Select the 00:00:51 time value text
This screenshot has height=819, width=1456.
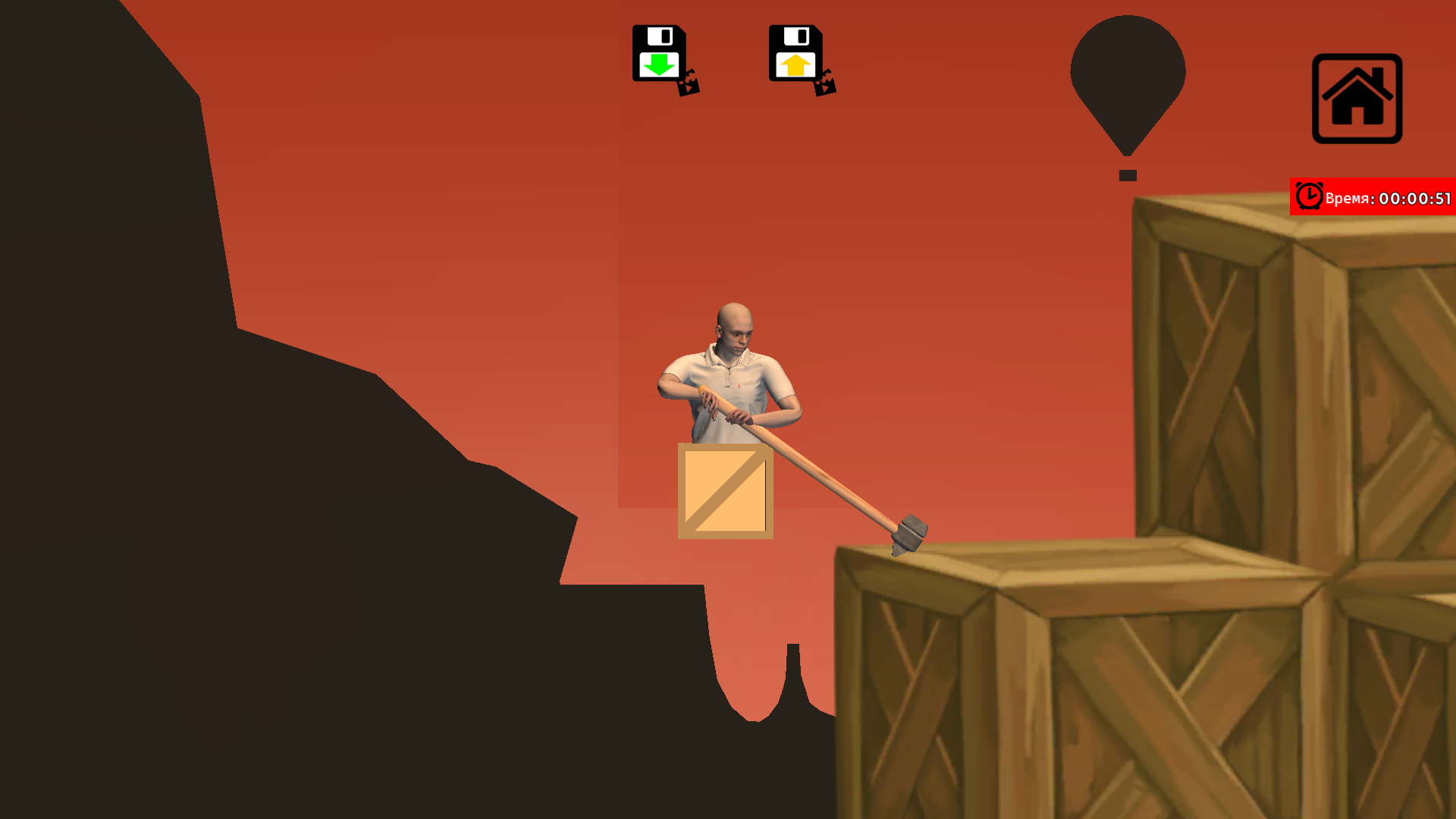1415,199
